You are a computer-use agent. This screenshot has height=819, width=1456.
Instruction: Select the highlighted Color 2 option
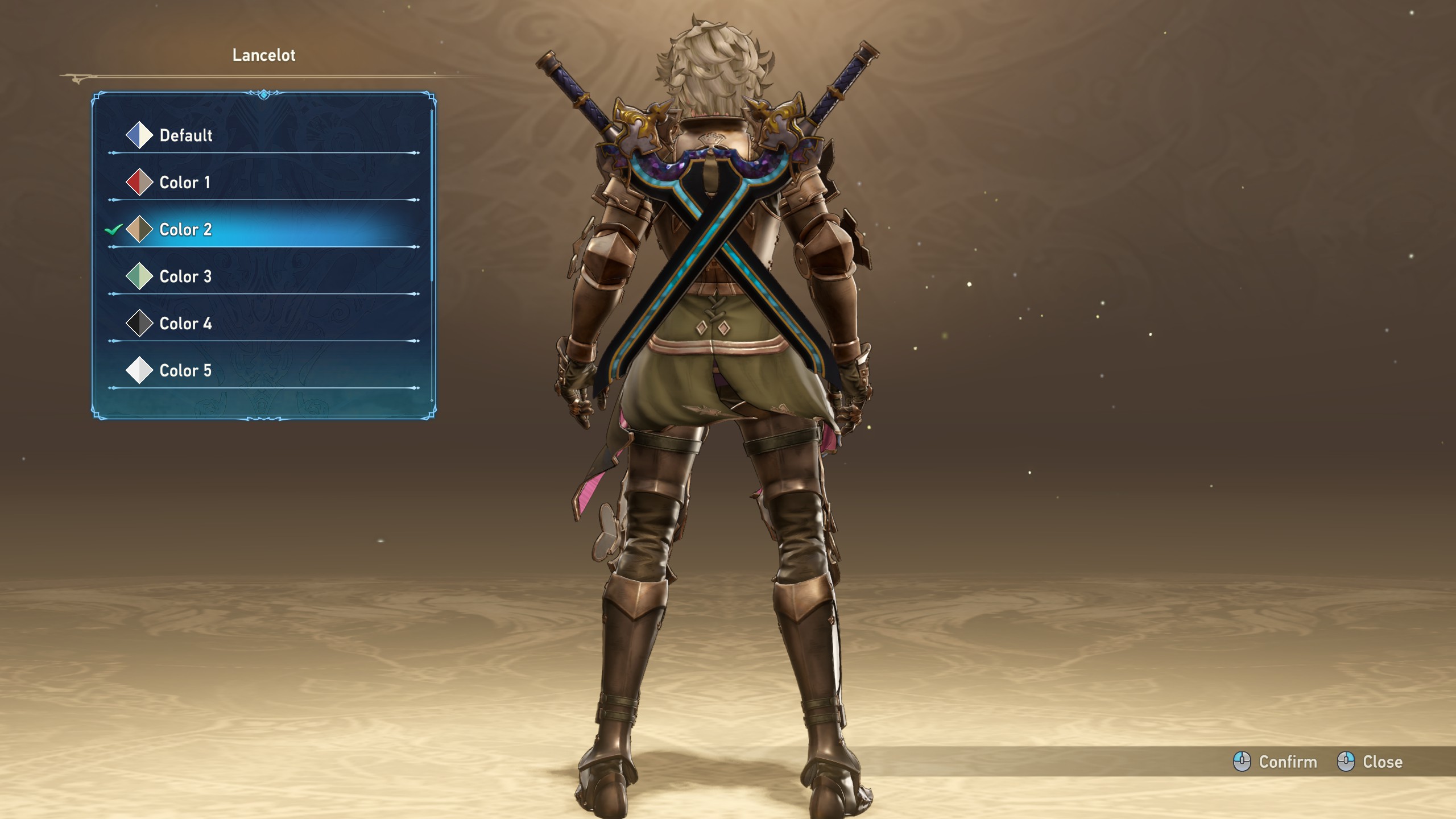[x=185, y=230]
